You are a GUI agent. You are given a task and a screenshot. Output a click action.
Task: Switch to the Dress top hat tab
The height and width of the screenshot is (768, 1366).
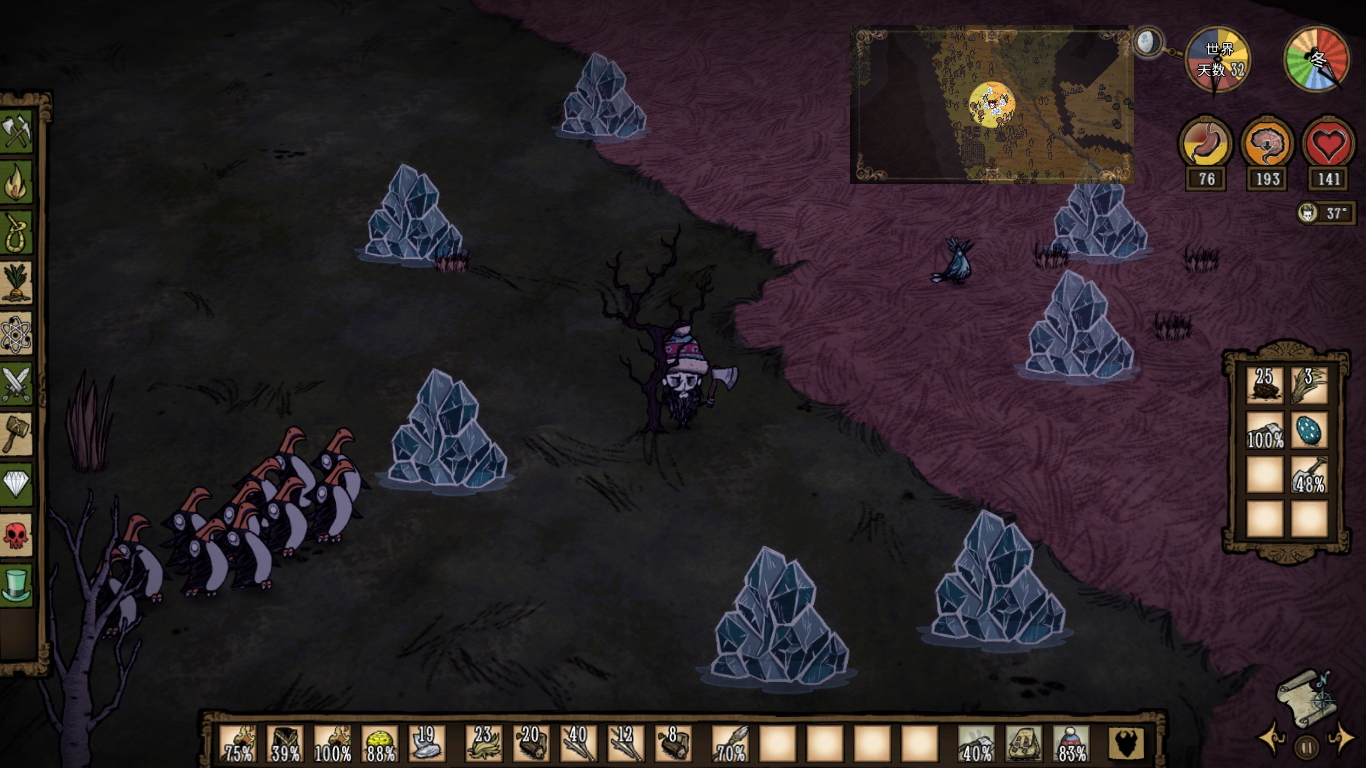click(17, 585)
